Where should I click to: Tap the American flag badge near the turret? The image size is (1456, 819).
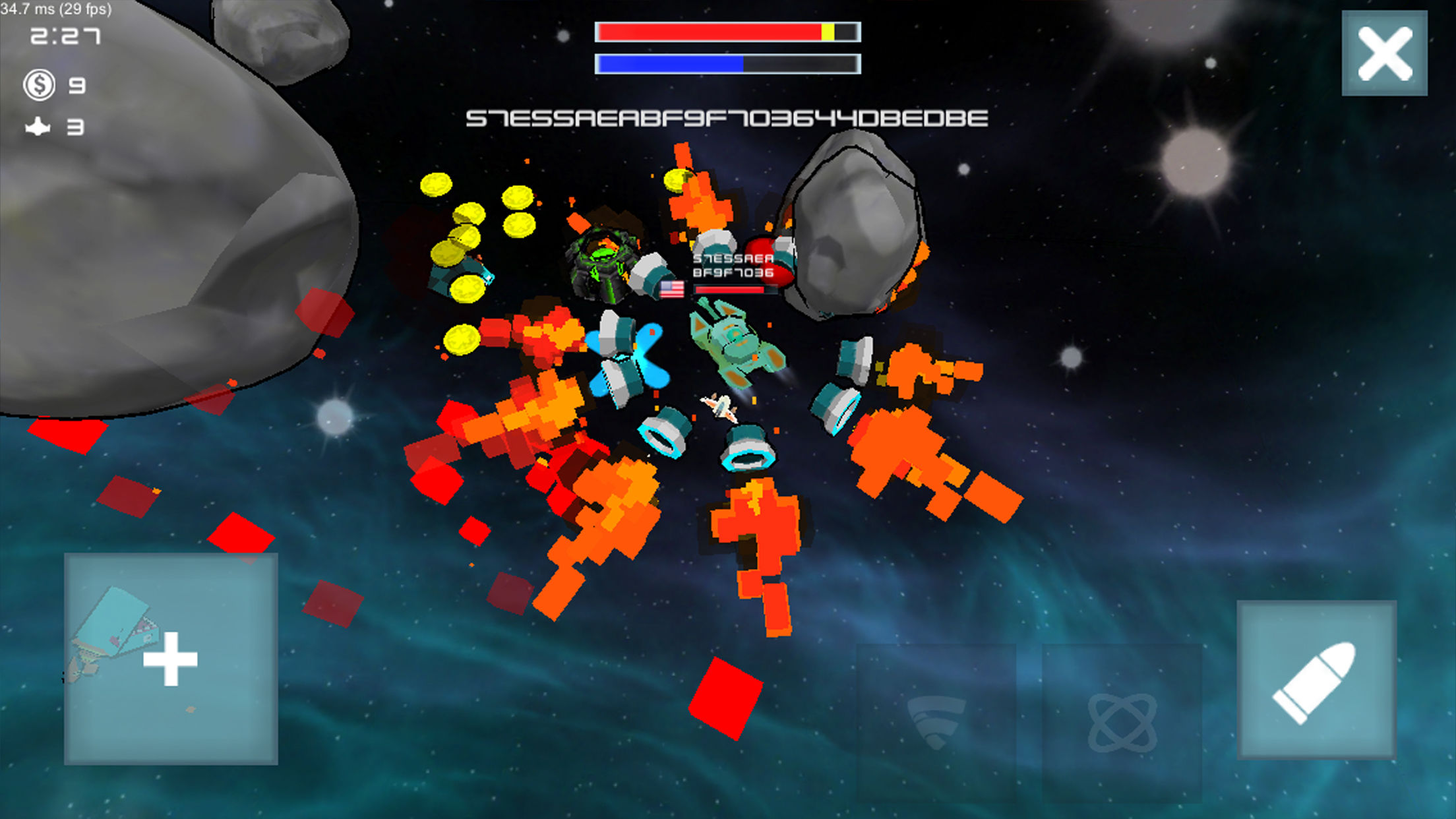tap(673, 289)
